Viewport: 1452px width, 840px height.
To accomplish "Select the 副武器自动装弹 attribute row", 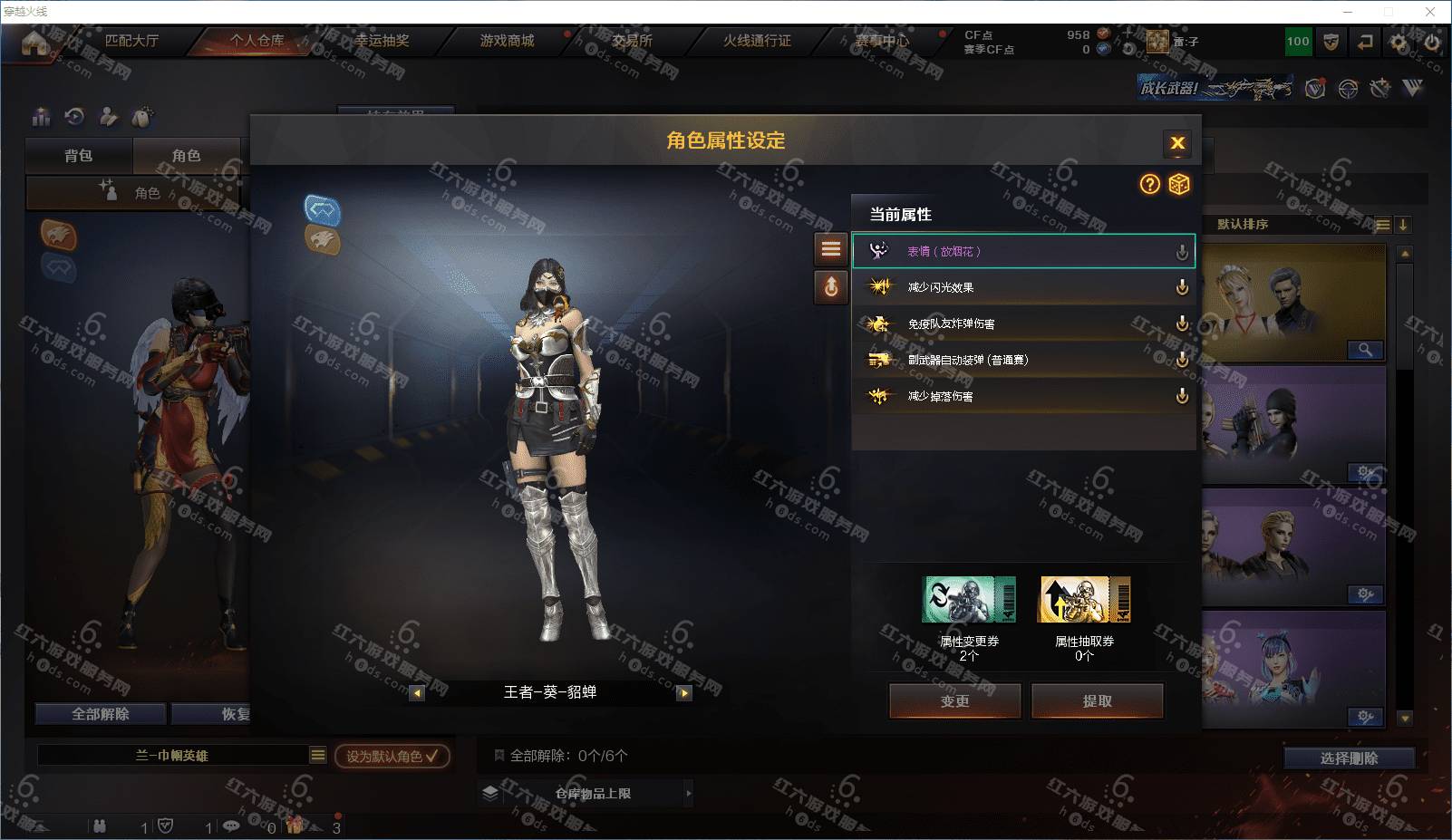I will point(1022,360).
